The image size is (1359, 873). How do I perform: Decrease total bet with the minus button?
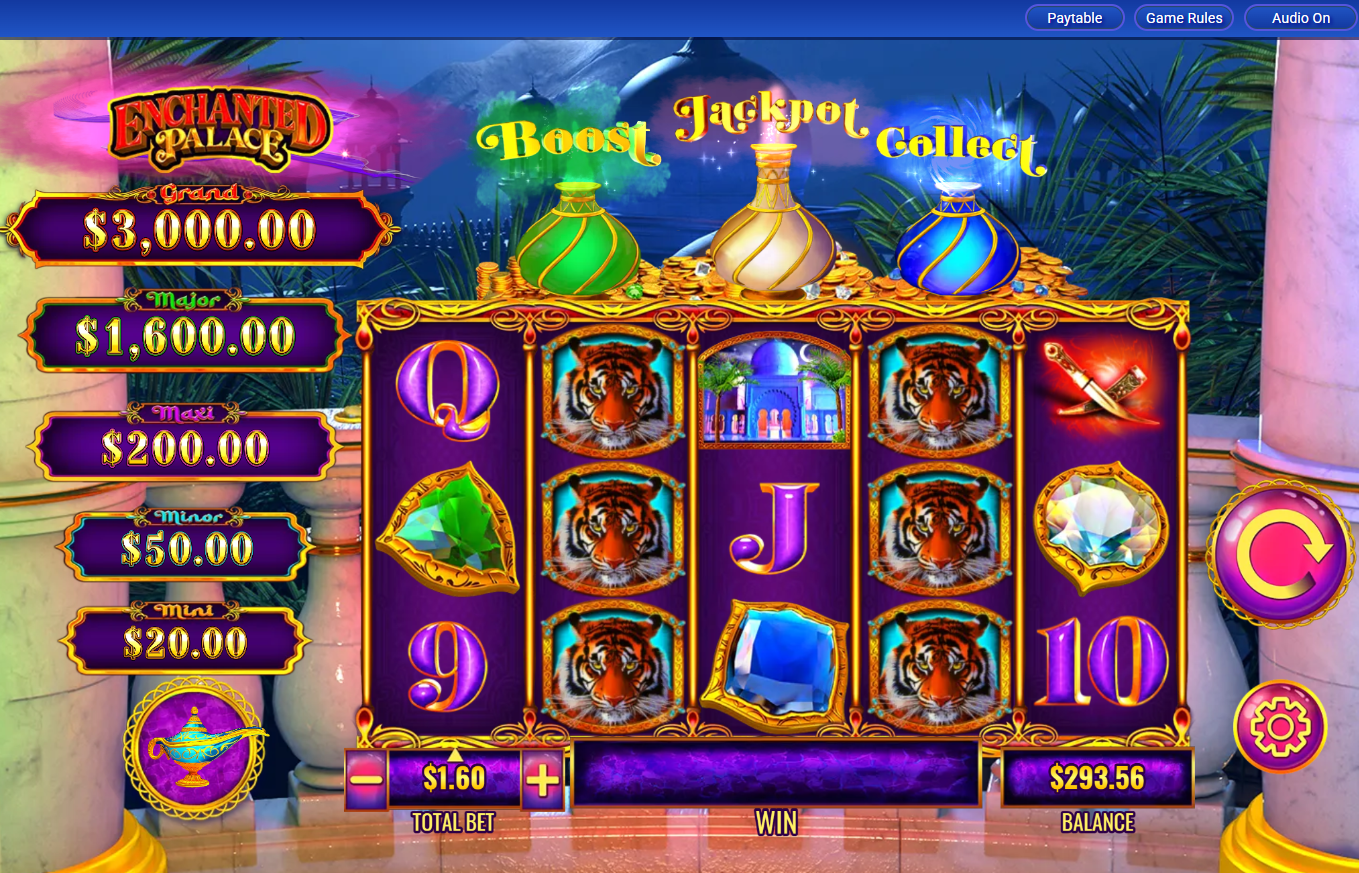point(367,779)
